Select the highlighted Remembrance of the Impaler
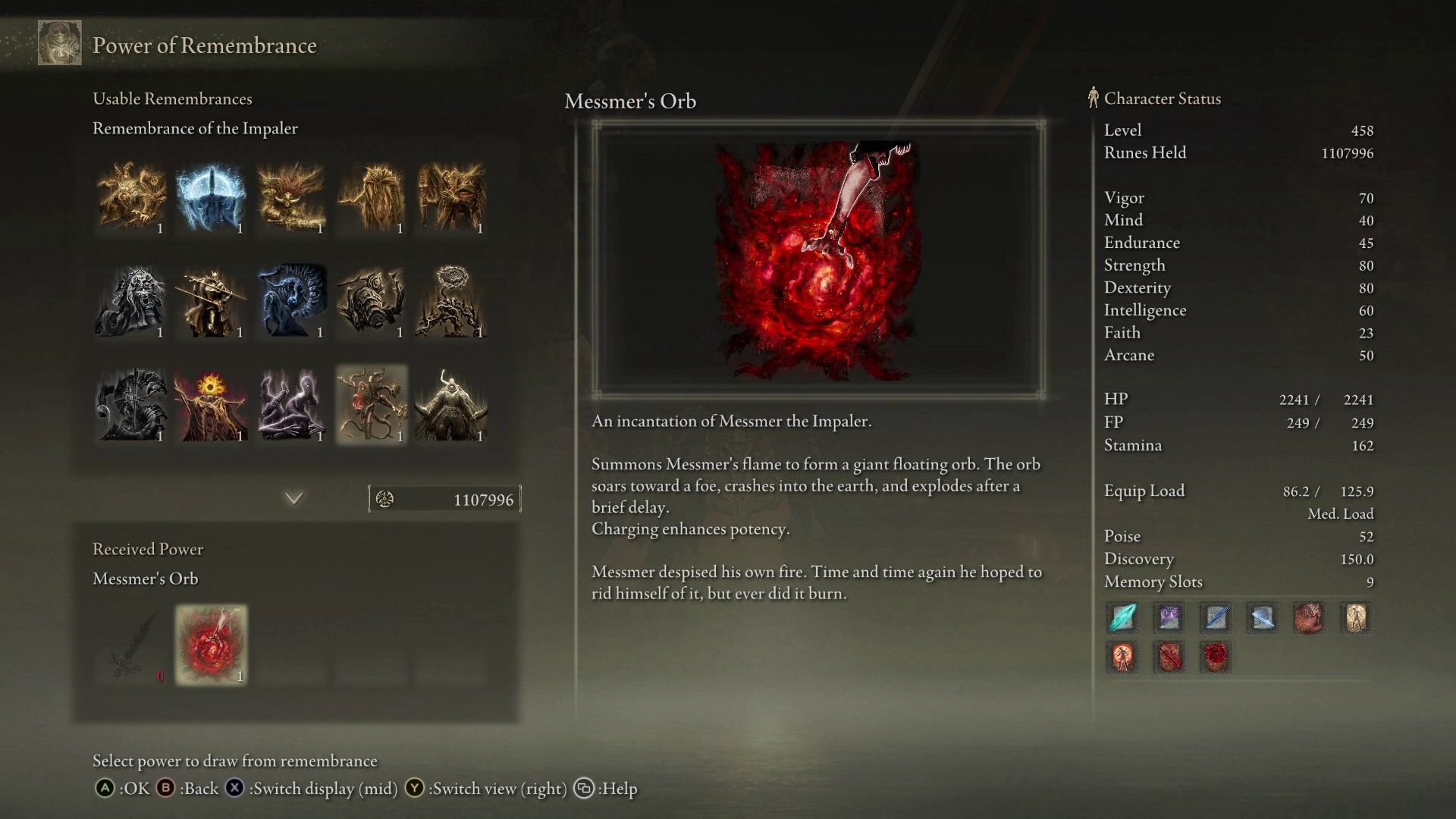 pos(372,404)
